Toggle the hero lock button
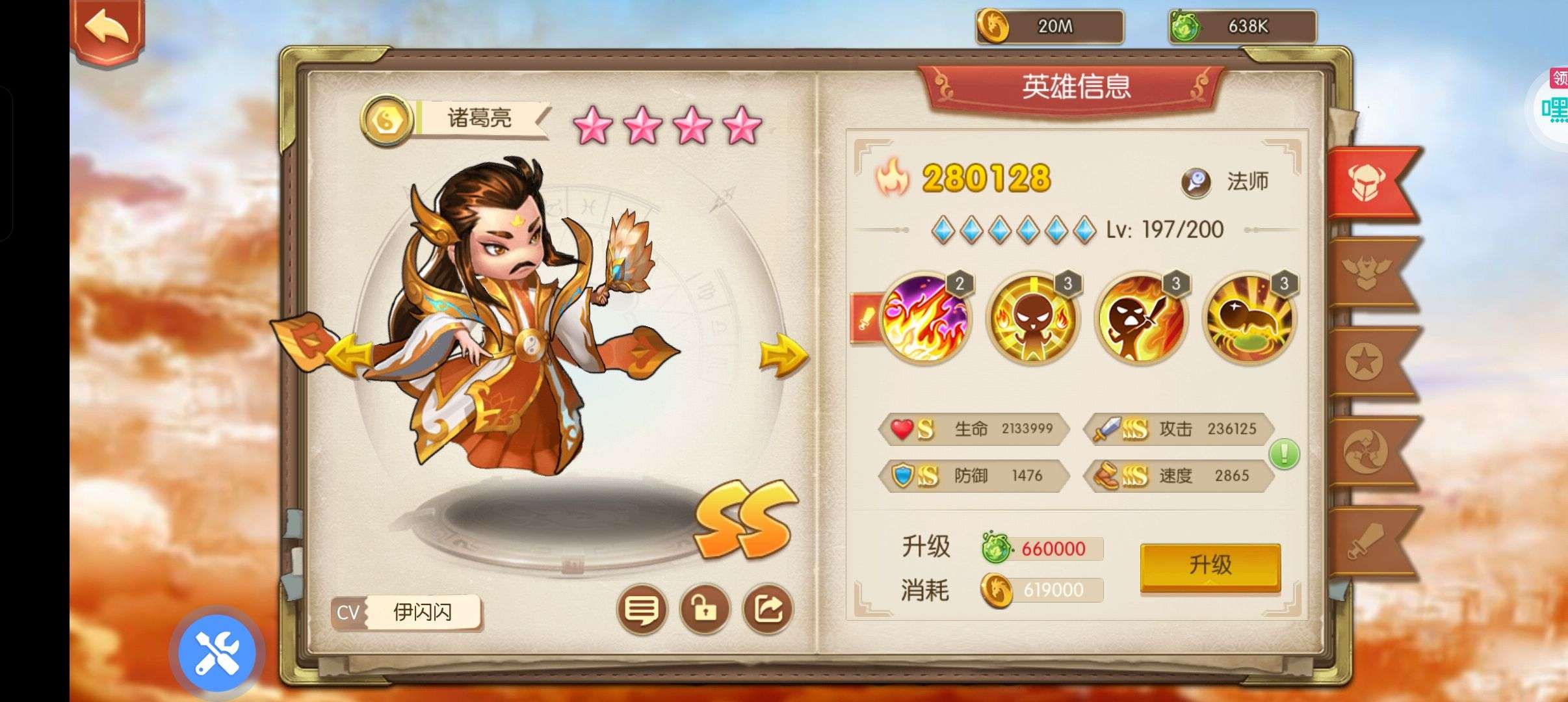Screen dimensions: 1568x702 coord(705,610)
